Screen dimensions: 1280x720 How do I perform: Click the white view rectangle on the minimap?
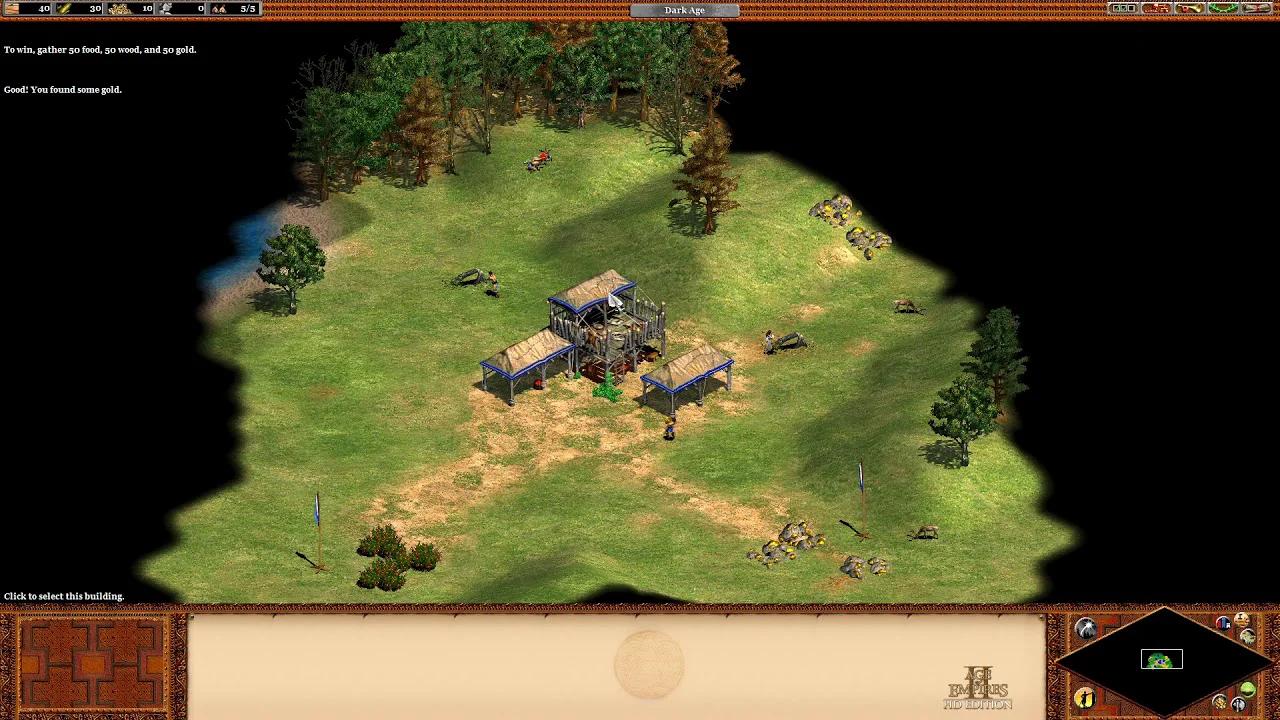[x=1162, y=659]
